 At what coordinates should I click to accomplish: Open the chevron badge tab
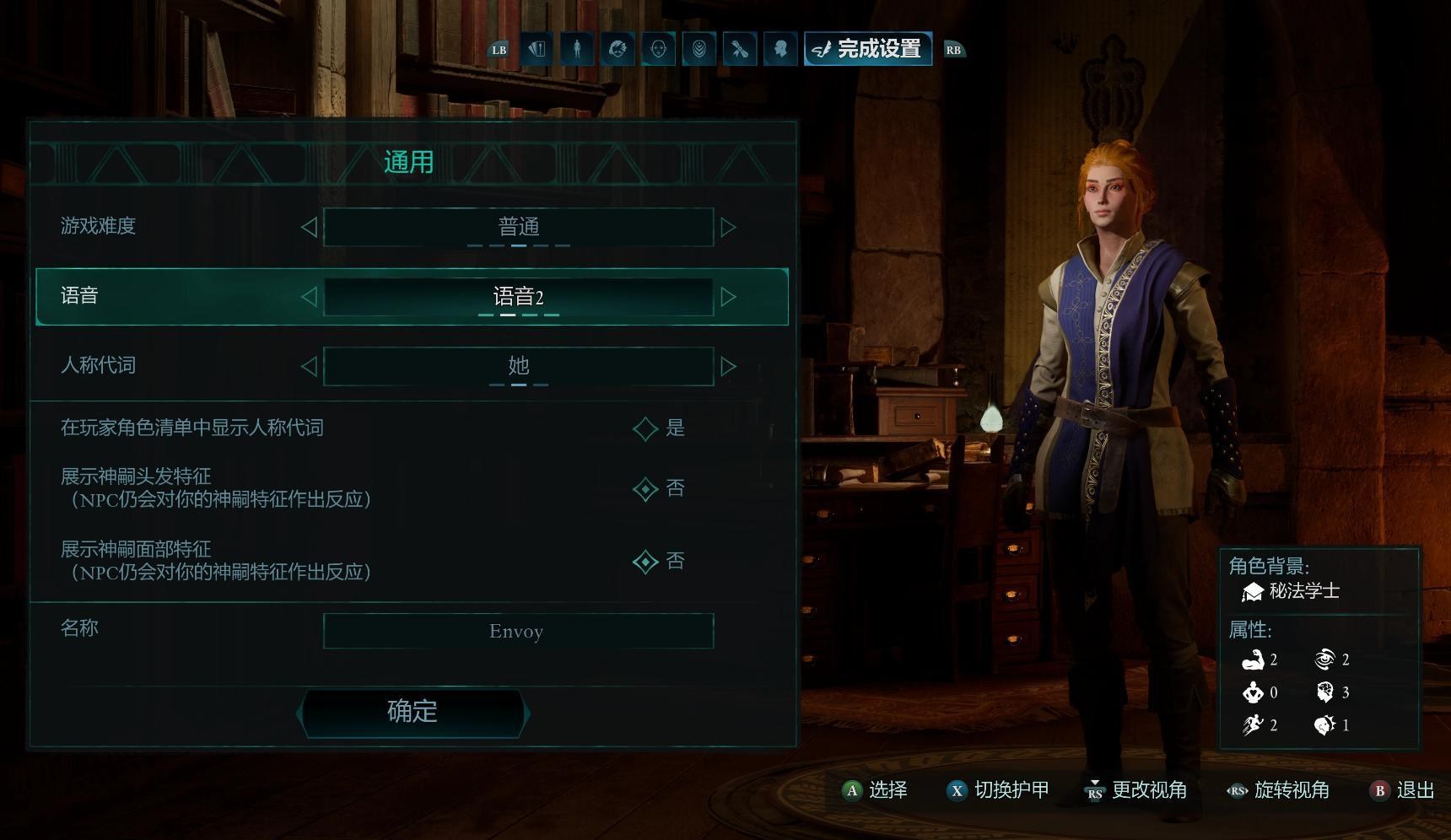699,49
